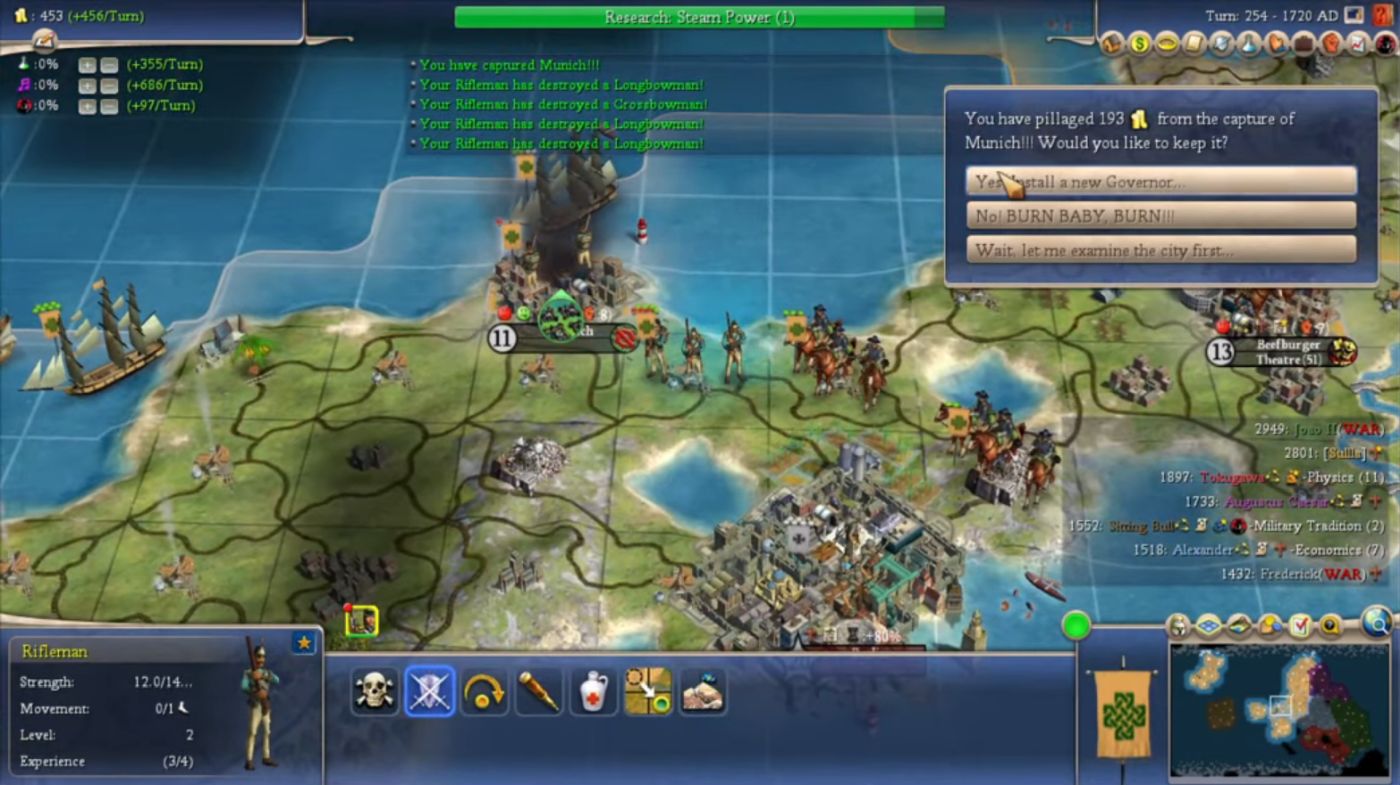Activate the crossed-swords shield action icon
Image resolution: width=1400 pixels, height=785 pixels.
tap(429, 691)
